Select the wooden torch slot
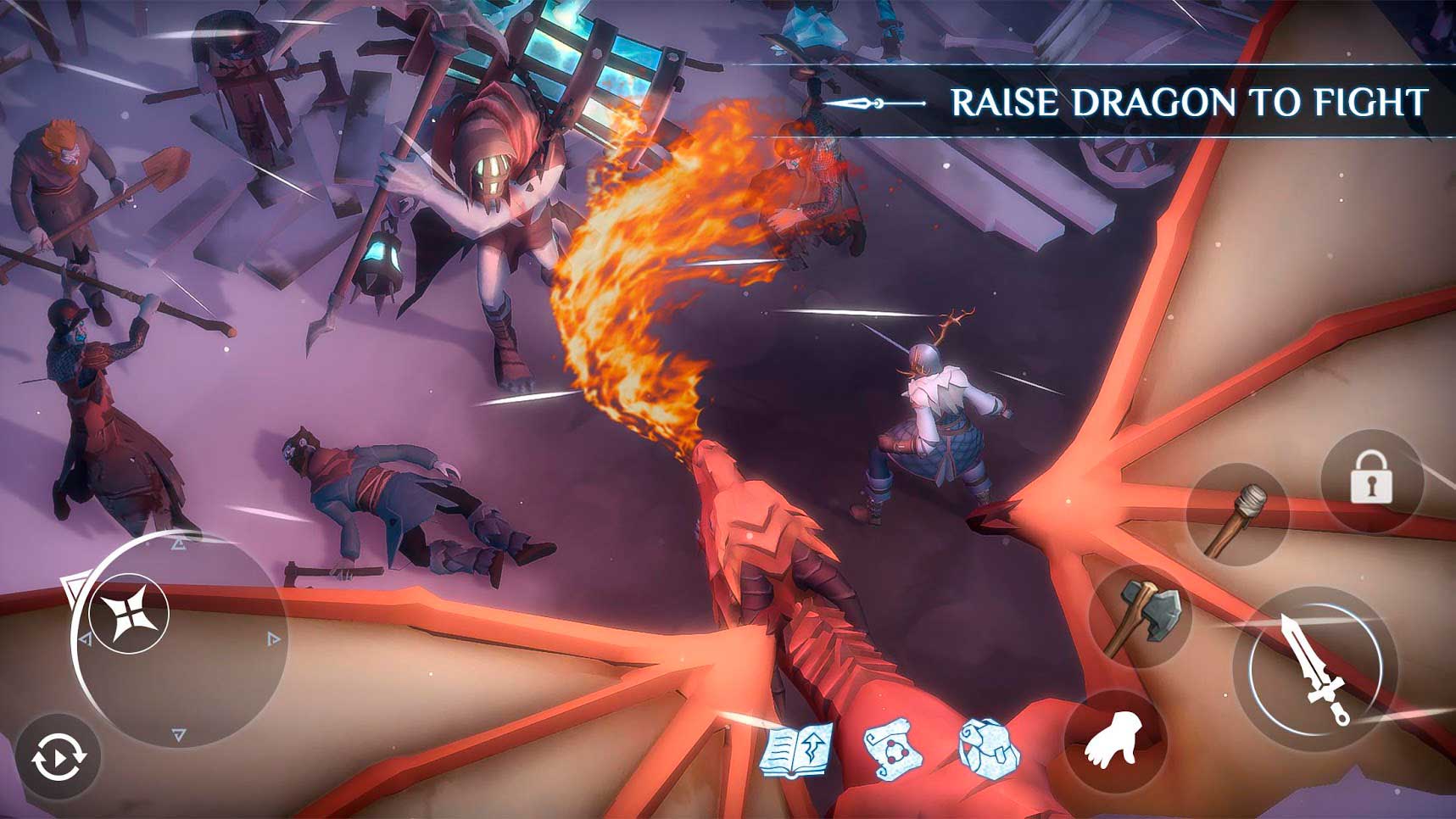Screen dimensions: 1456x819 tap(1237, 516)
